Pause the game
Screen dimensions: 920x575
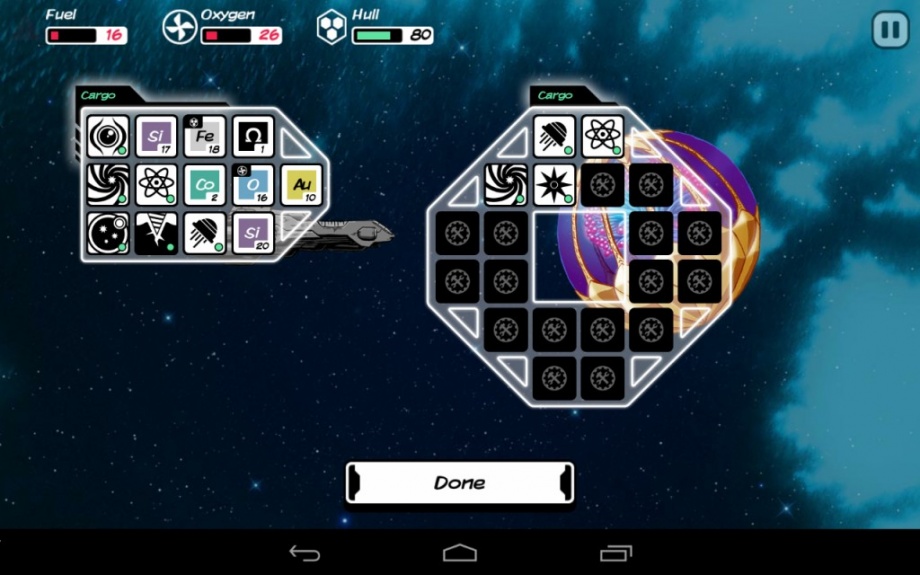pos(889,29)
